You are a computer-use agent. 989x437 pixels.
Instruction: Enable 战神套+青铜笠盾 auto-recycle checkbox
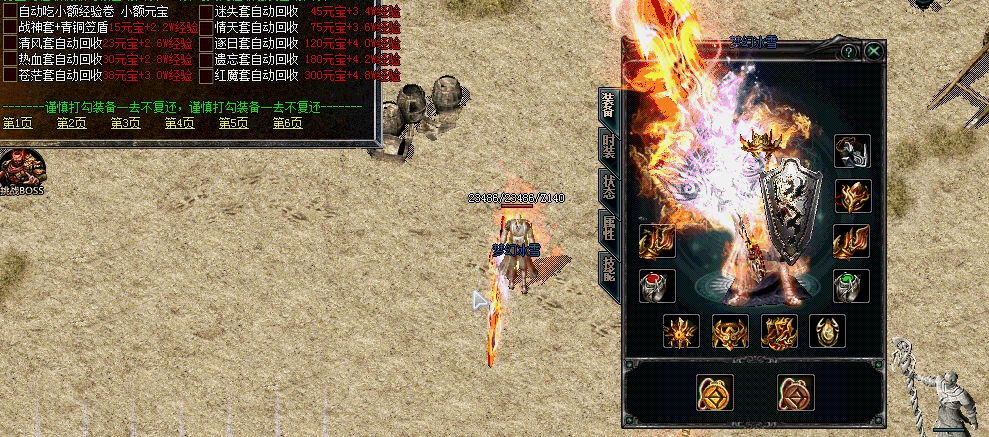pyautogui.click(x=9, y=28)
